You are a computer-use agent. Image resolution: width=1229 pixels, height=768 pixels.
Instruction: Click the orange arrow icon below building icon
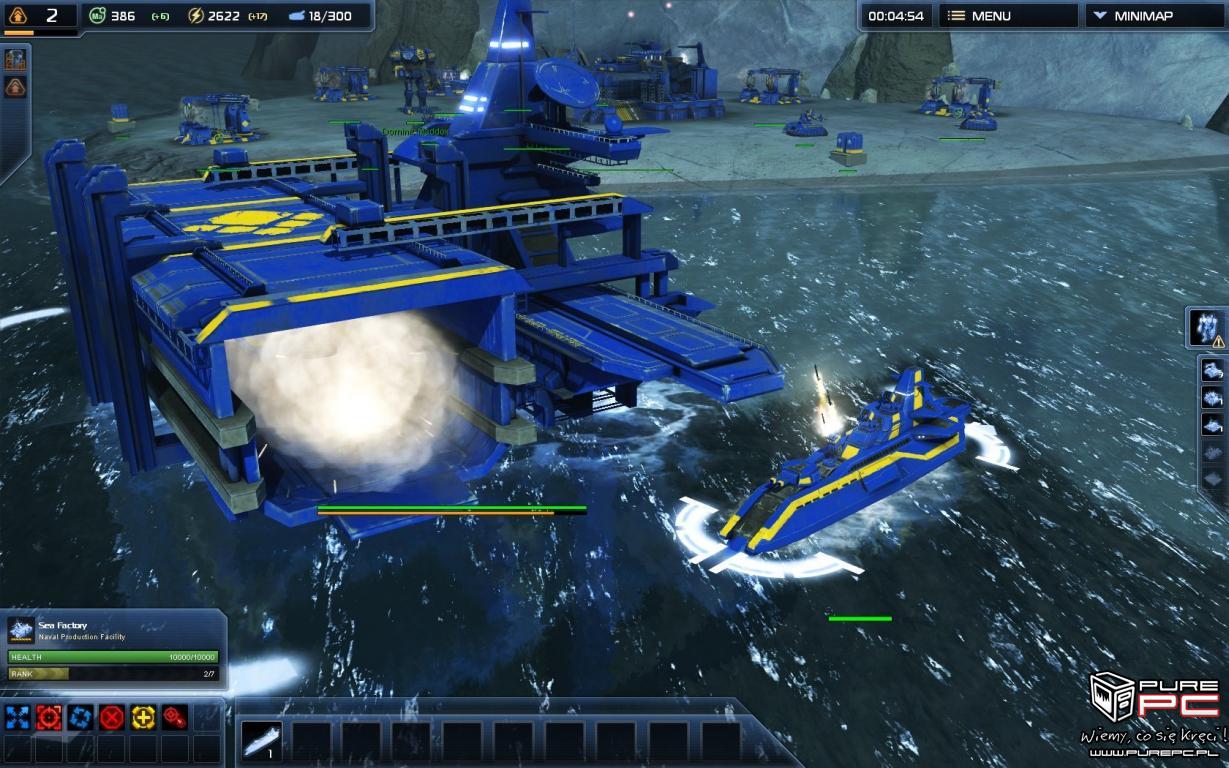[x=15, y=88]
